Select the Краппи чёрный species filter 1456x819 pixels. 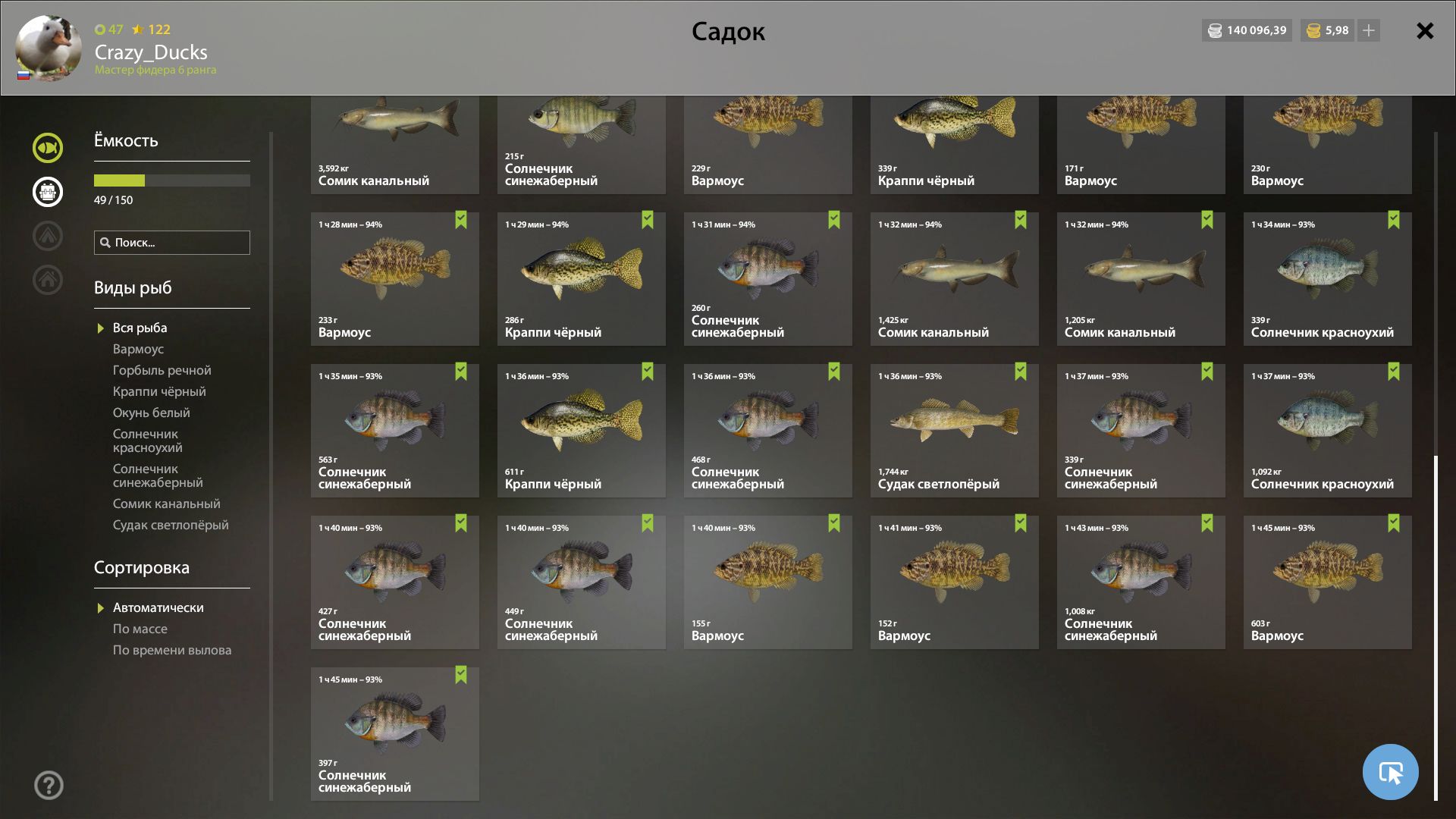(x=159, y=391)
